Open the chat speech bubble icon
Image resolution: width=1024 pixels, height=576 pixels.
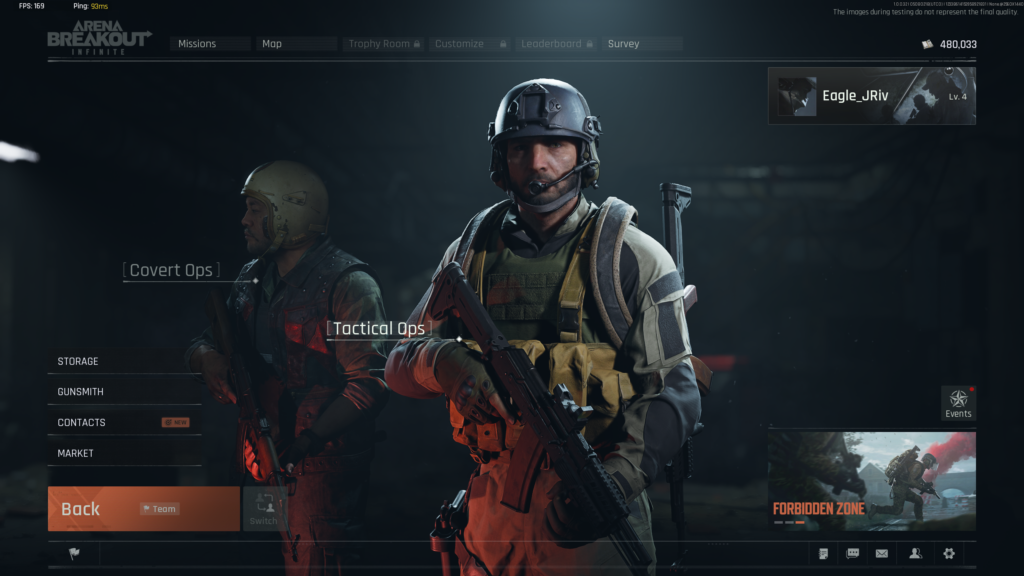(x=853, y=553)
